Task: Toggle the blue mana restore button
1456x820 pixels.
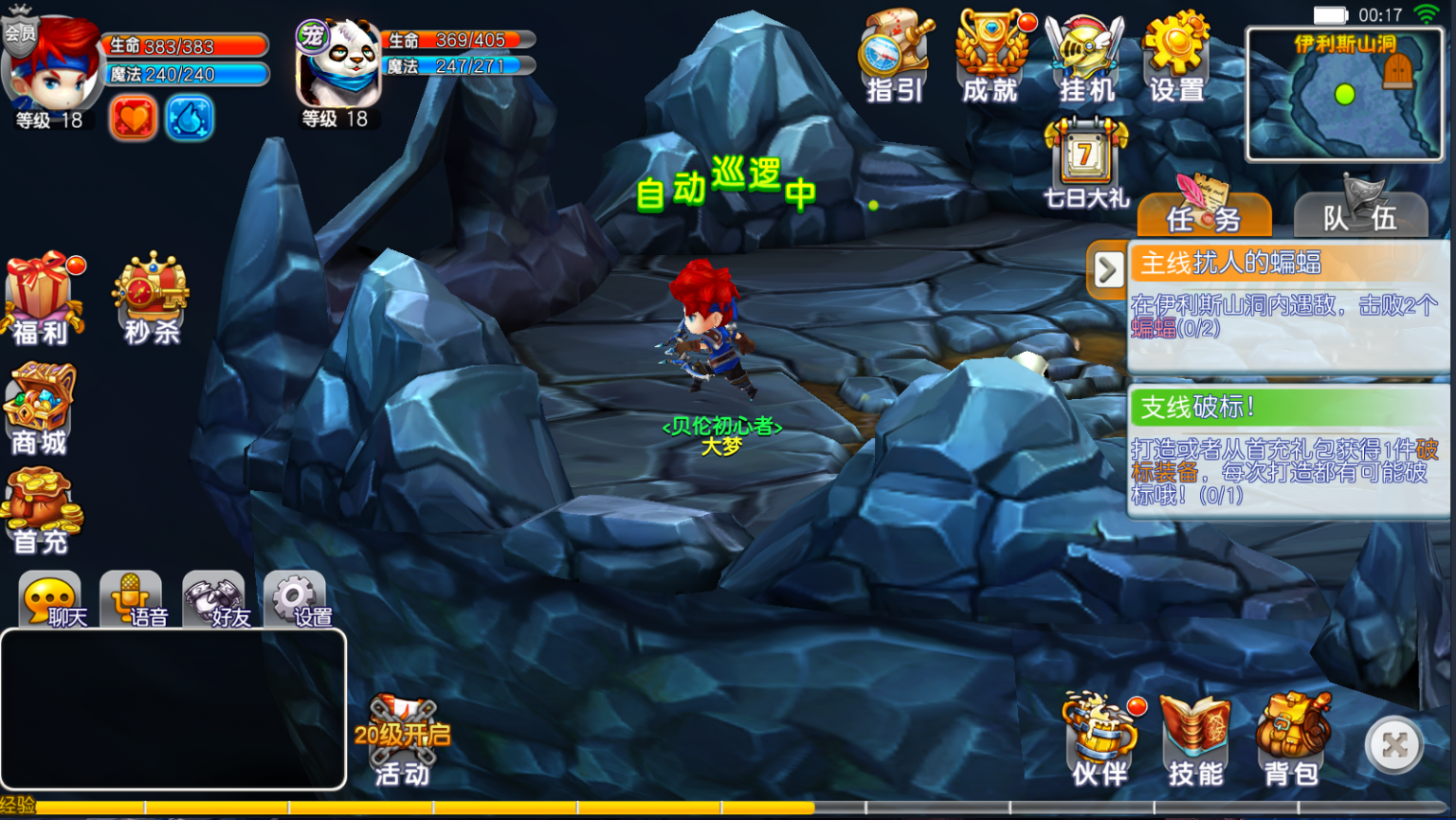Action: coord(189,119)
